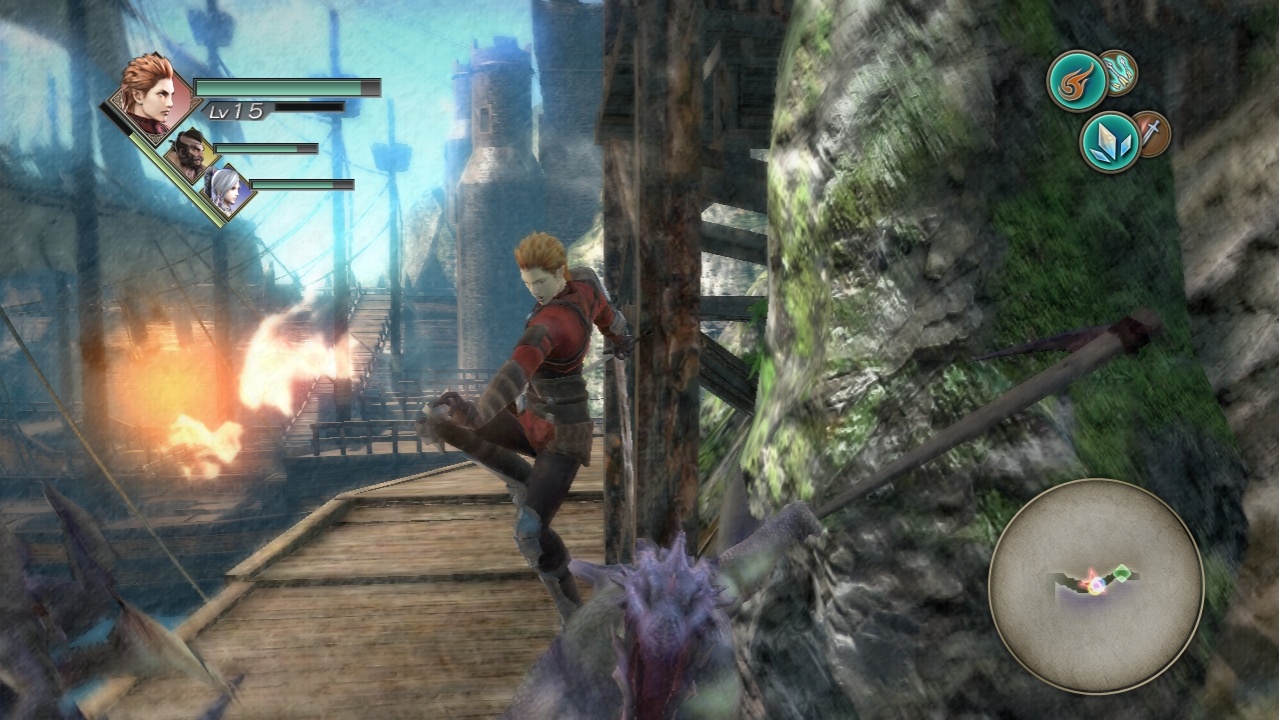Screen dimensions: 1280x720
Task: Switch to the bearded warrior character
Action: pos(190,156)
